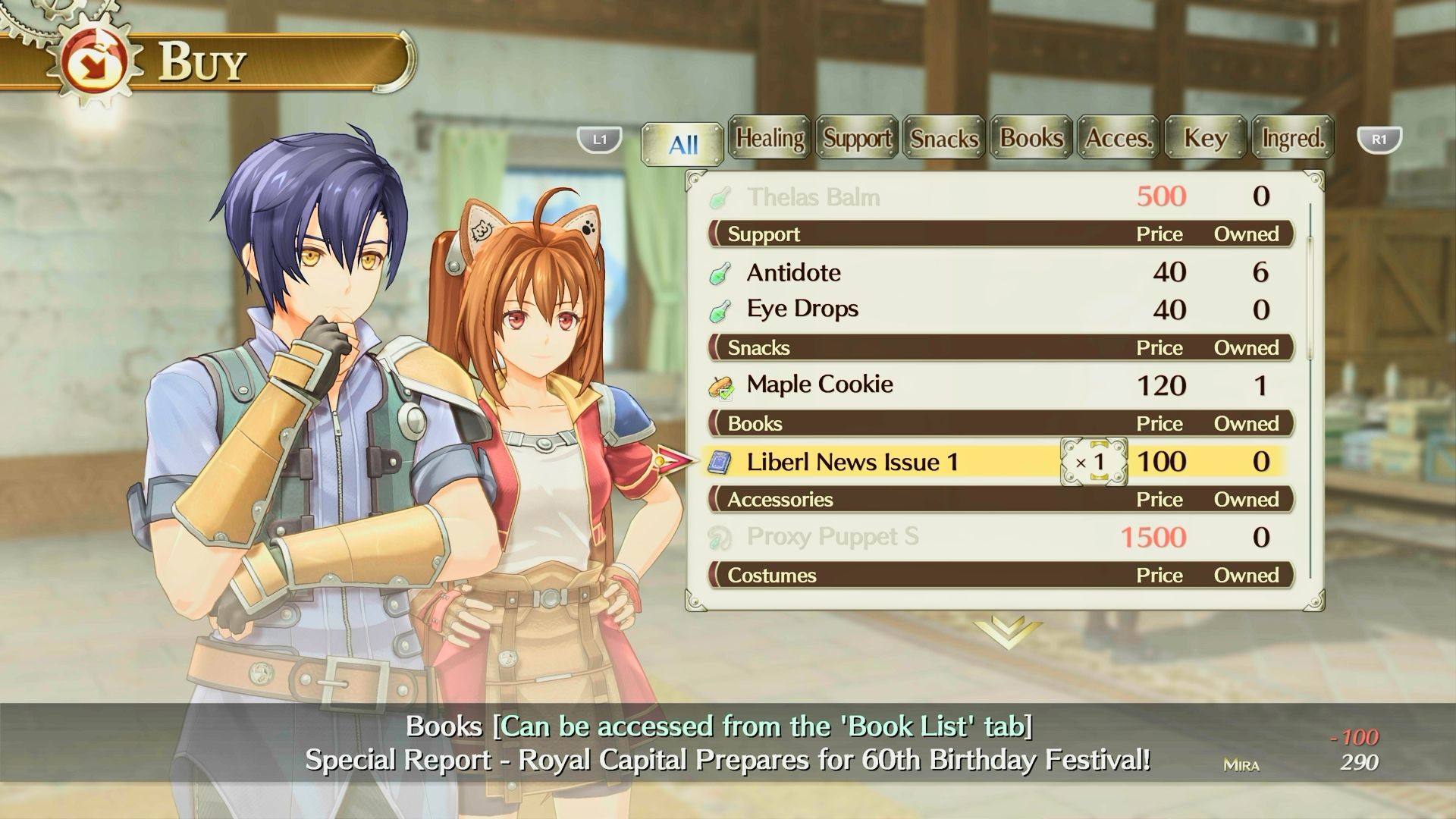Open the Acces. tab
Screen dimensions: 1456x819
1119,138
